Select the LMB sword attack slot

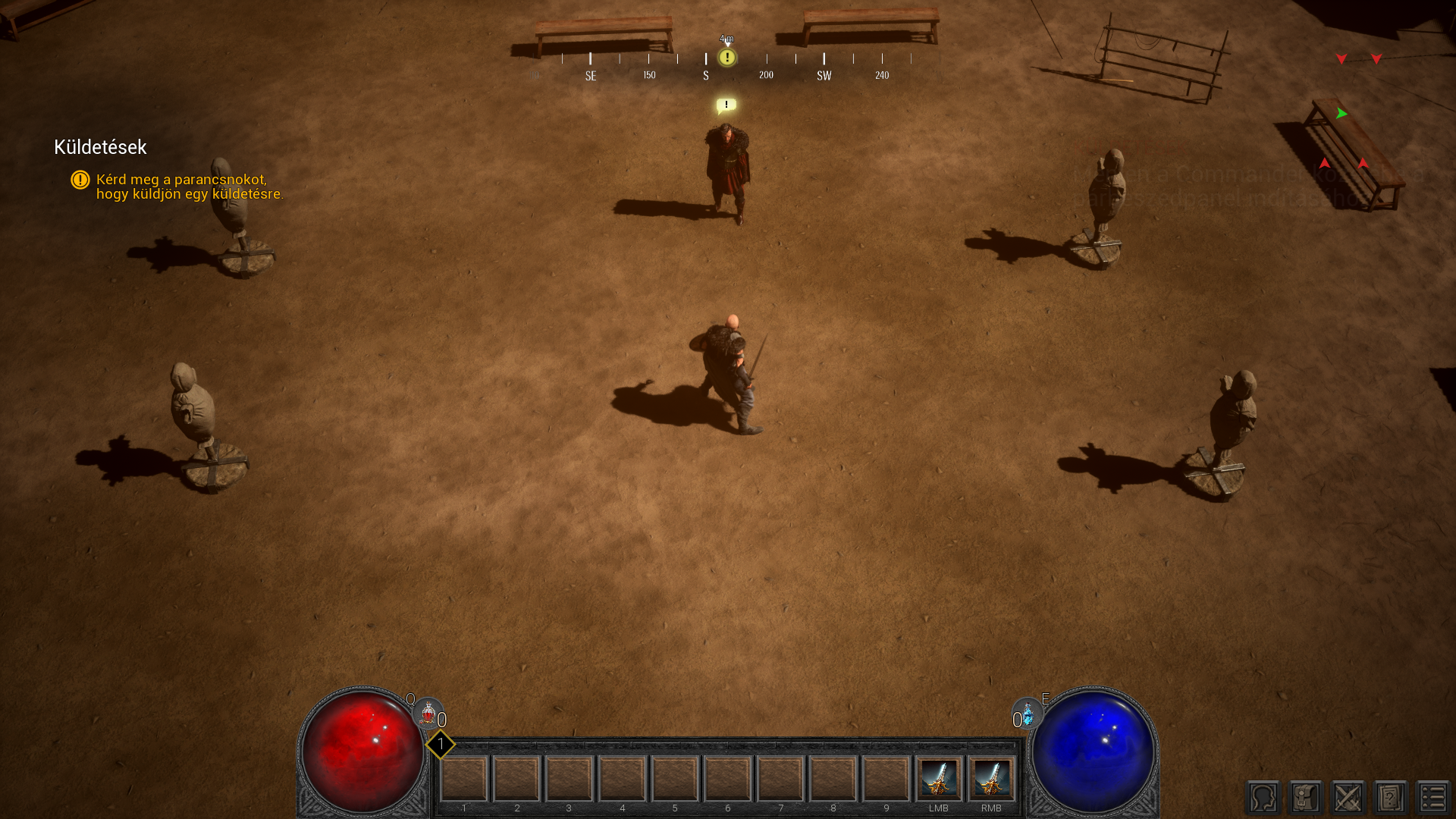(x=939, y=779)
